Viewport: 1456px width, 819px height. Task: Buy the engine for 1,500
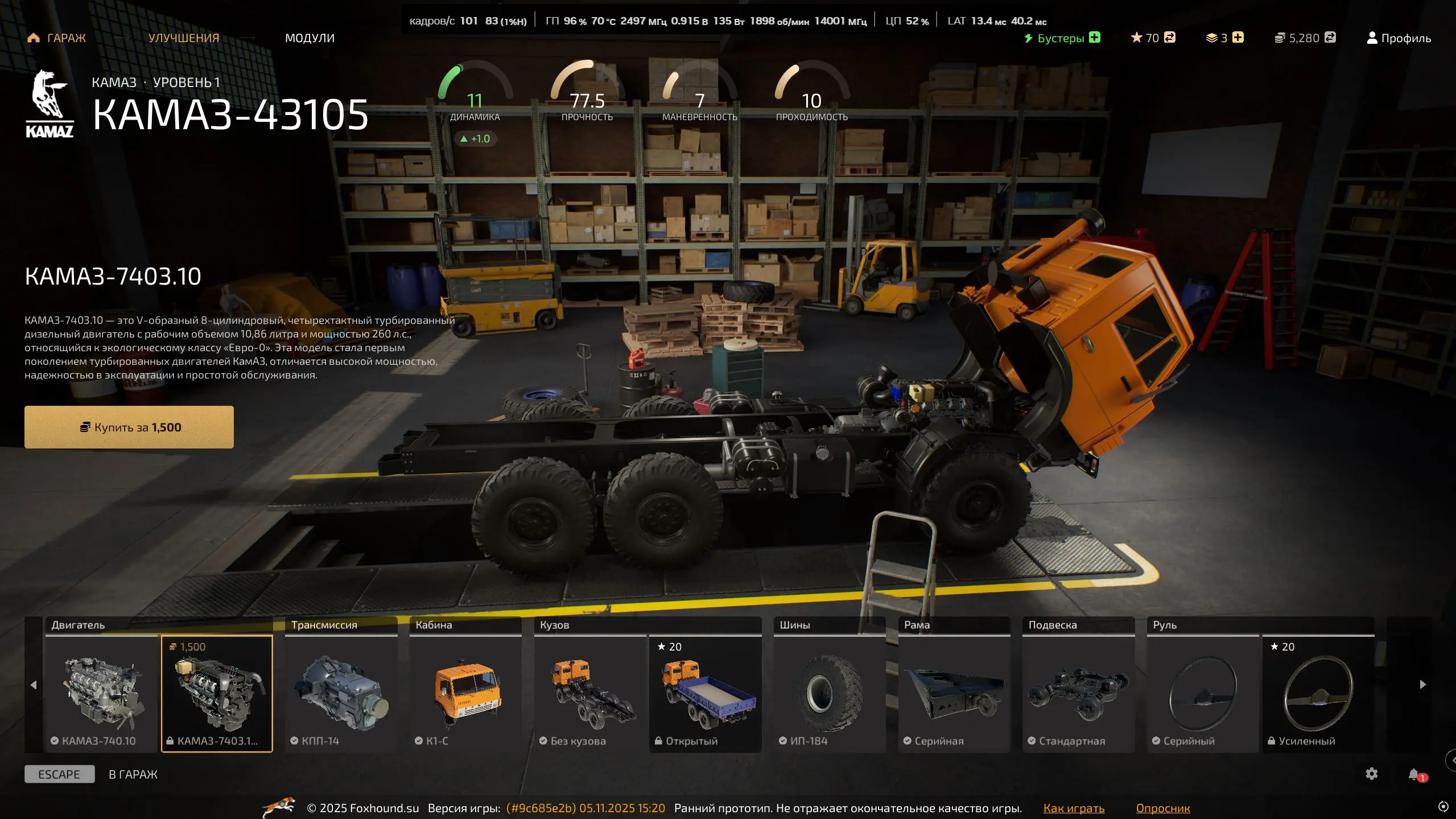[x=129, y=427]
